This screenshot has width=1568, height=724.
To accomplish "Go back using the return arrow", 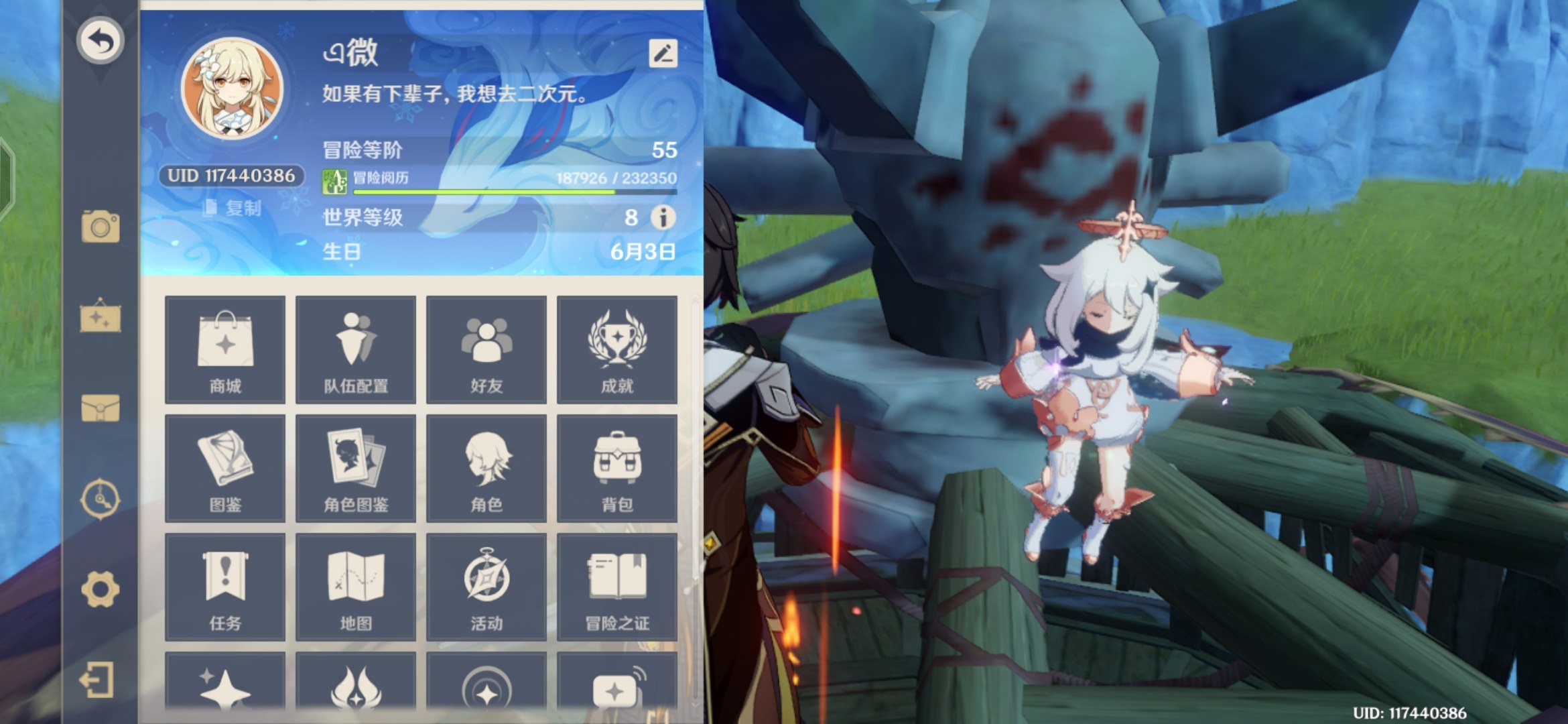I will pos(101,42).
